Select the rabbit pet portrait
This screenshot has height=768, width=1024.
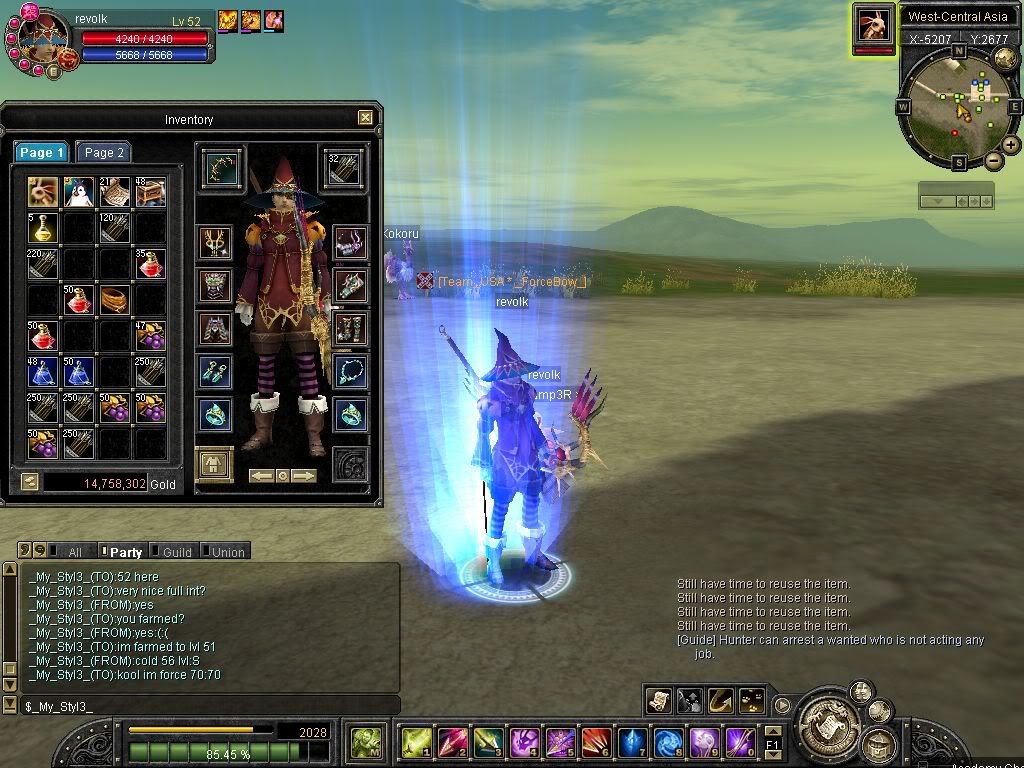point(873,25)
